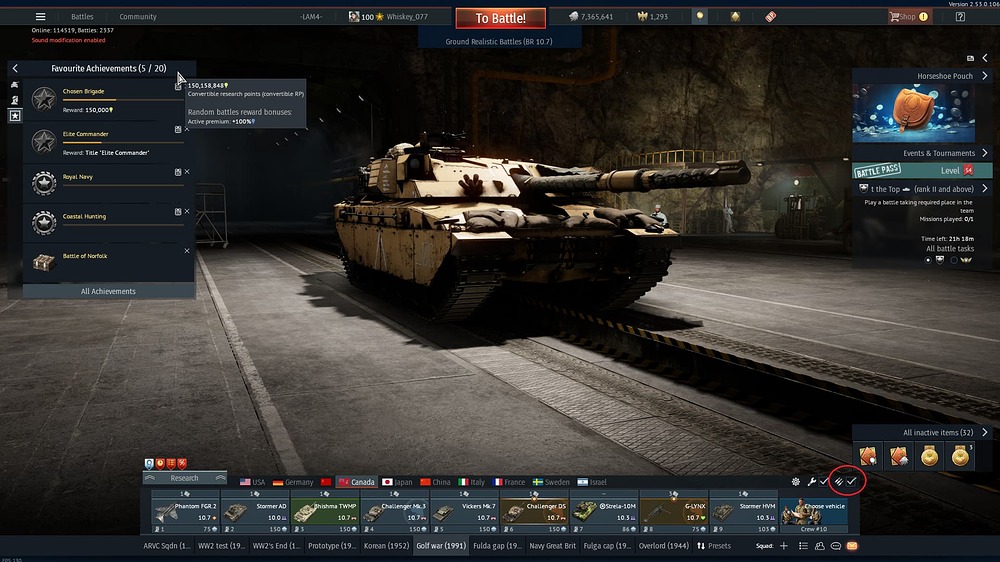Open the Presets list
Viewport: 1000px width, 562px height.
click(x=714, y=546)
